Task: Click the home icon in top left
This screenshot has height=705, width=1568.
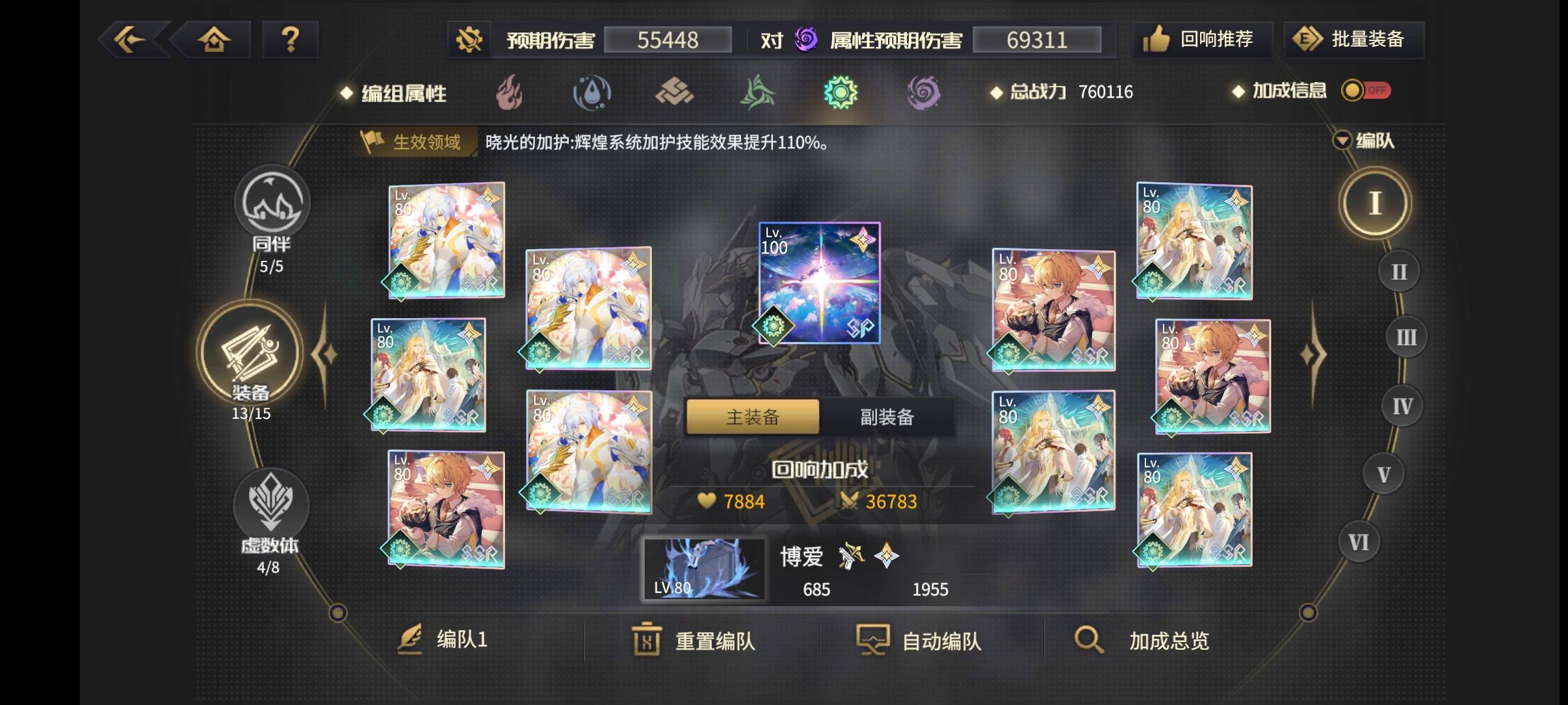Action: click(x=215, y=40)
